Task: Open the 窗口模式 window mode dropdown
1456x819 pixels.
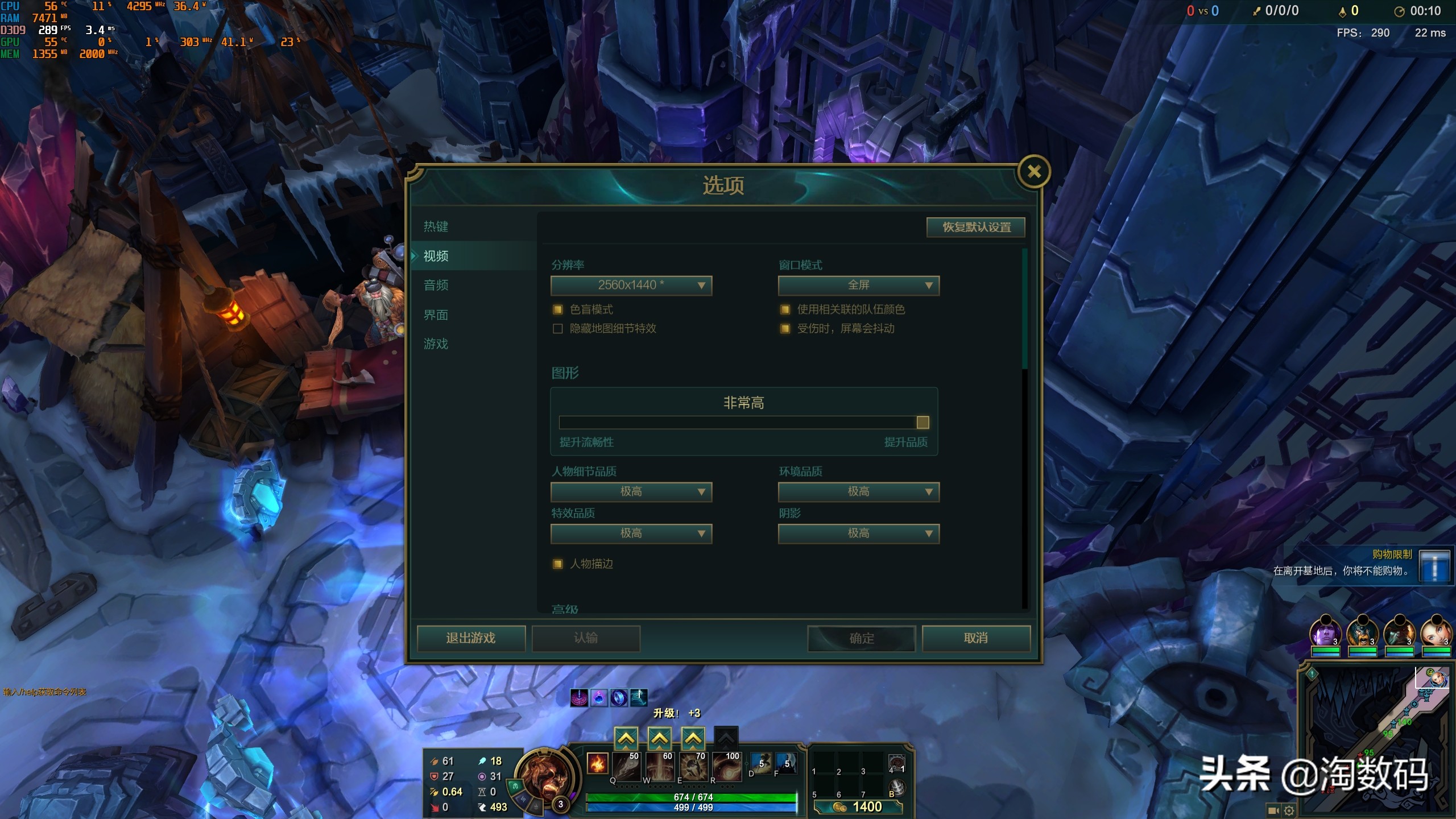Action: [x=859, y=286]
